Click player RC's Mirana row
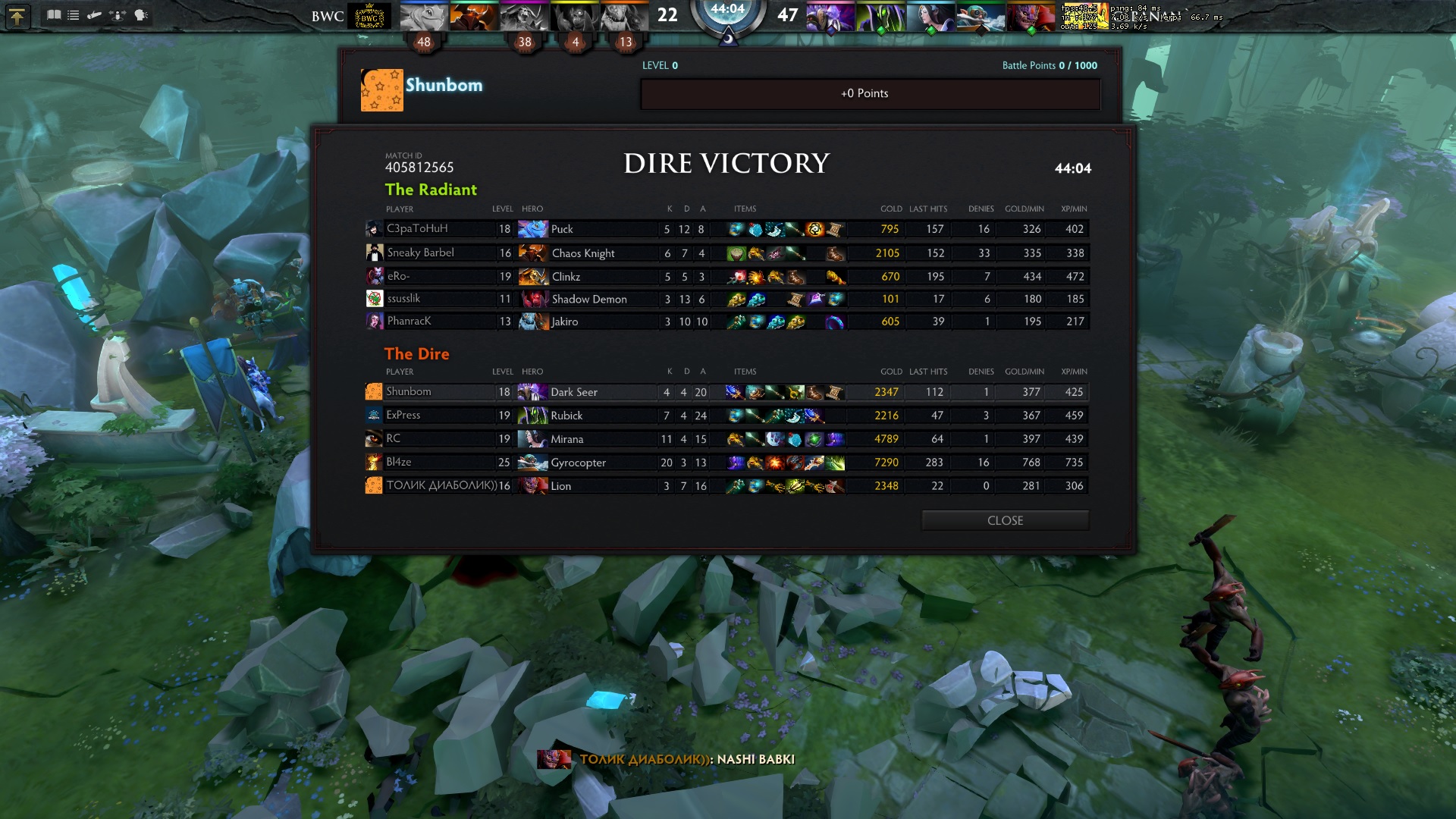The image size is (1456, 819). pos(566,439)
